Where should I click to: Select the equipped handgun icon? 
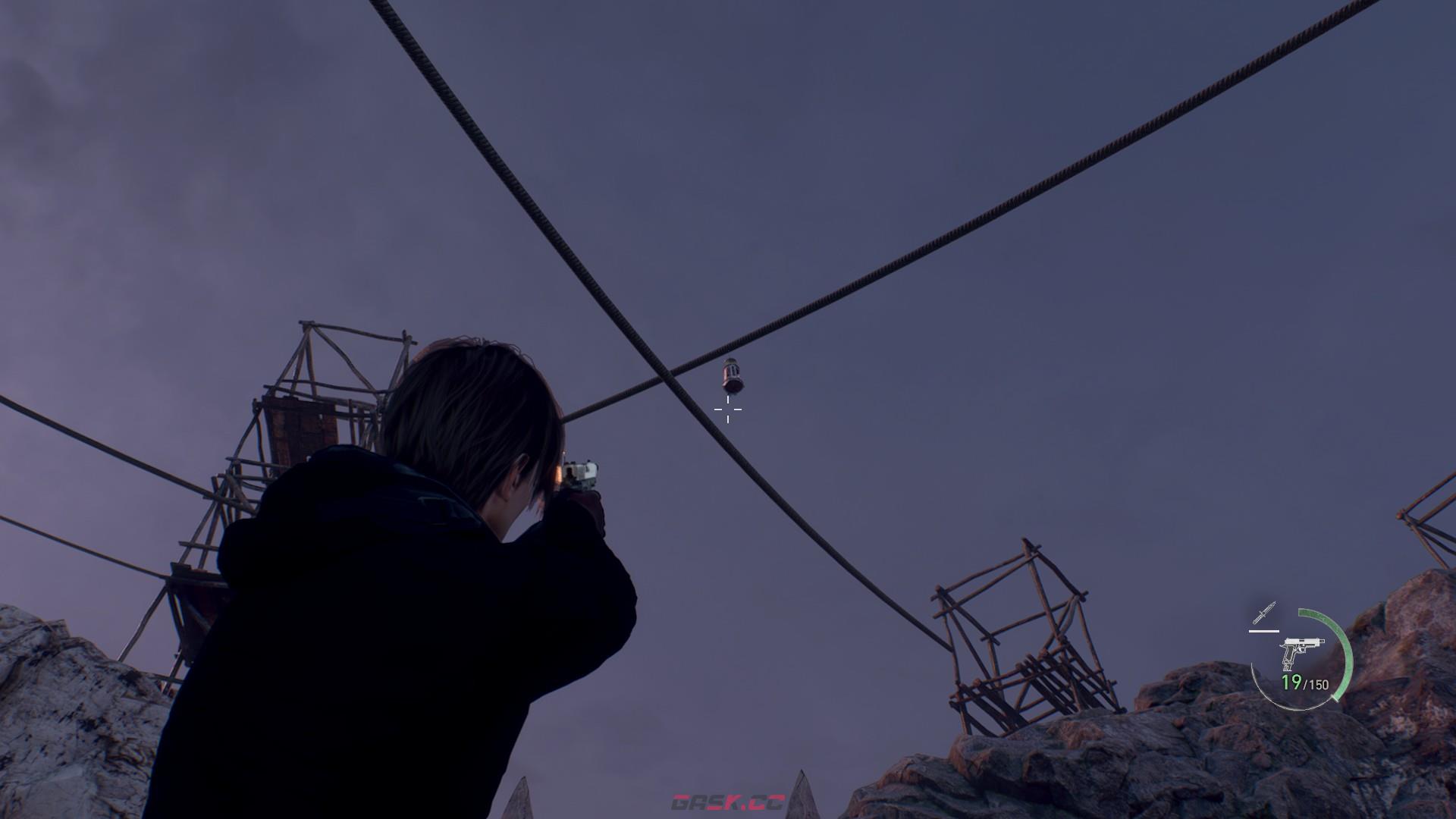pyautogui.click(x=1300, y=652)
